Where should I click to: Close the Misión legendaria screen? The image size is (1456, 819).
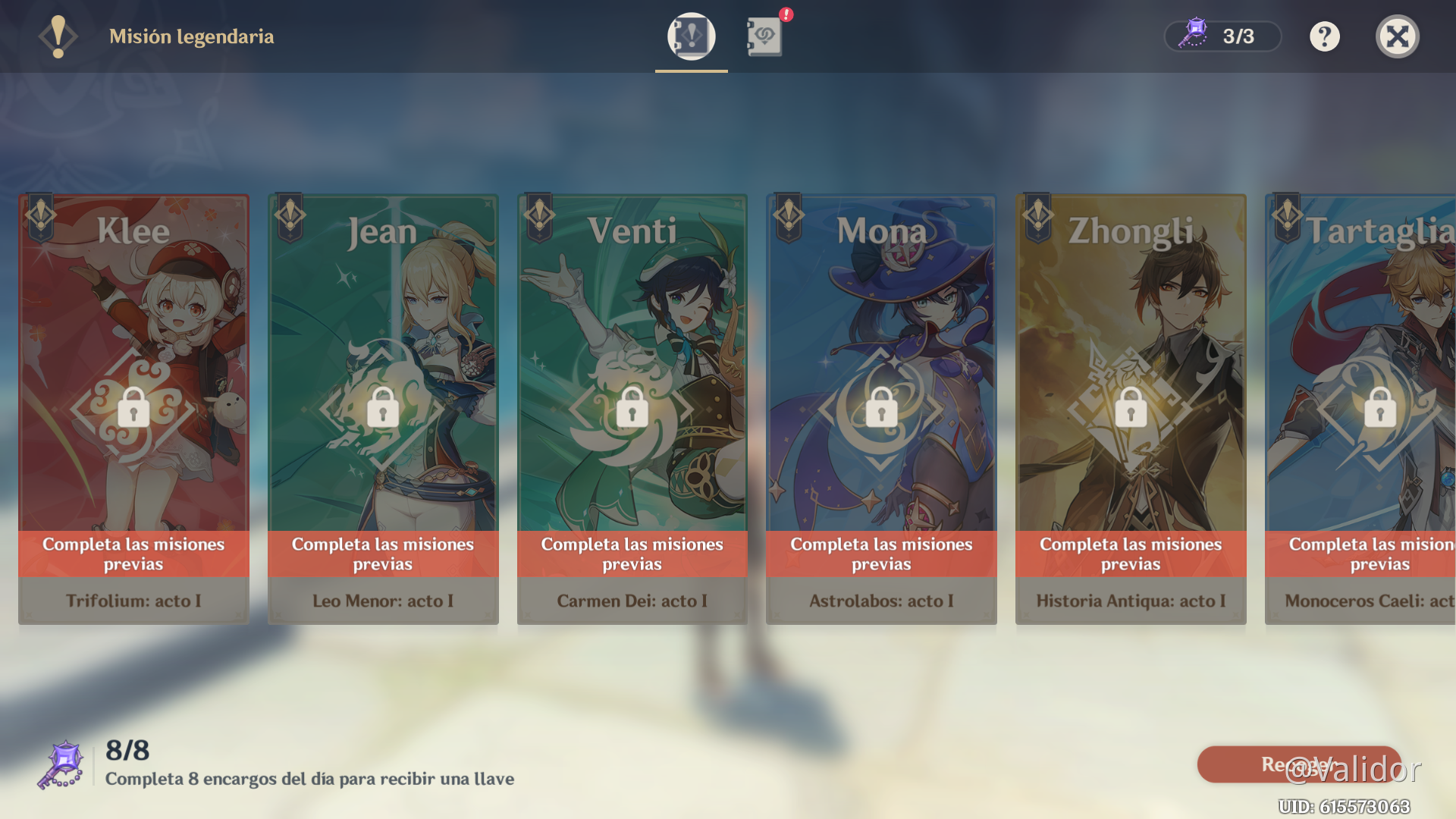coord(1397,36)
